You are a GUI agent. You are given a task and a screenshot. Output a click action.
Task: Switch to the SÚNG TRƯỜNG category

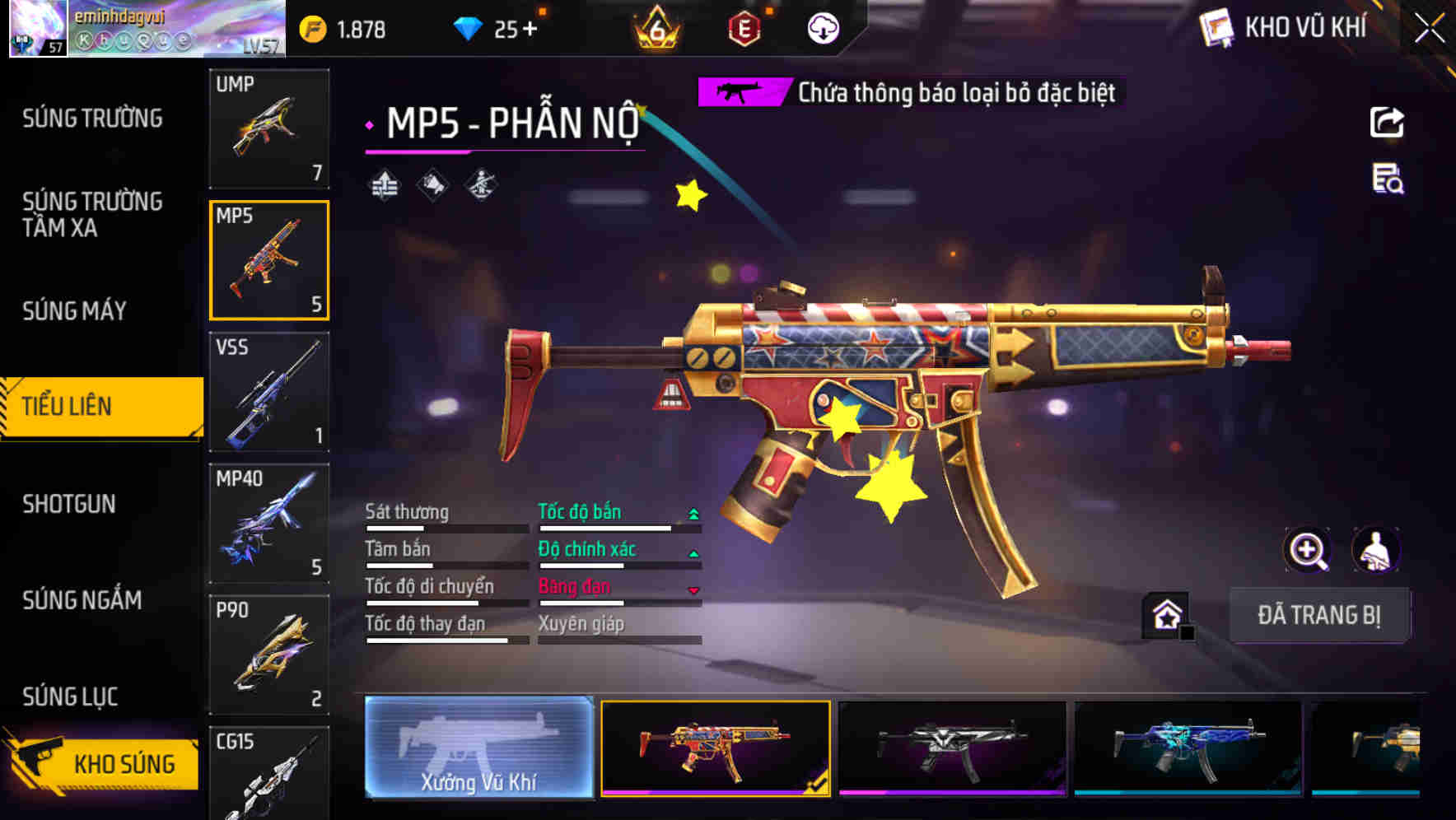92,119
